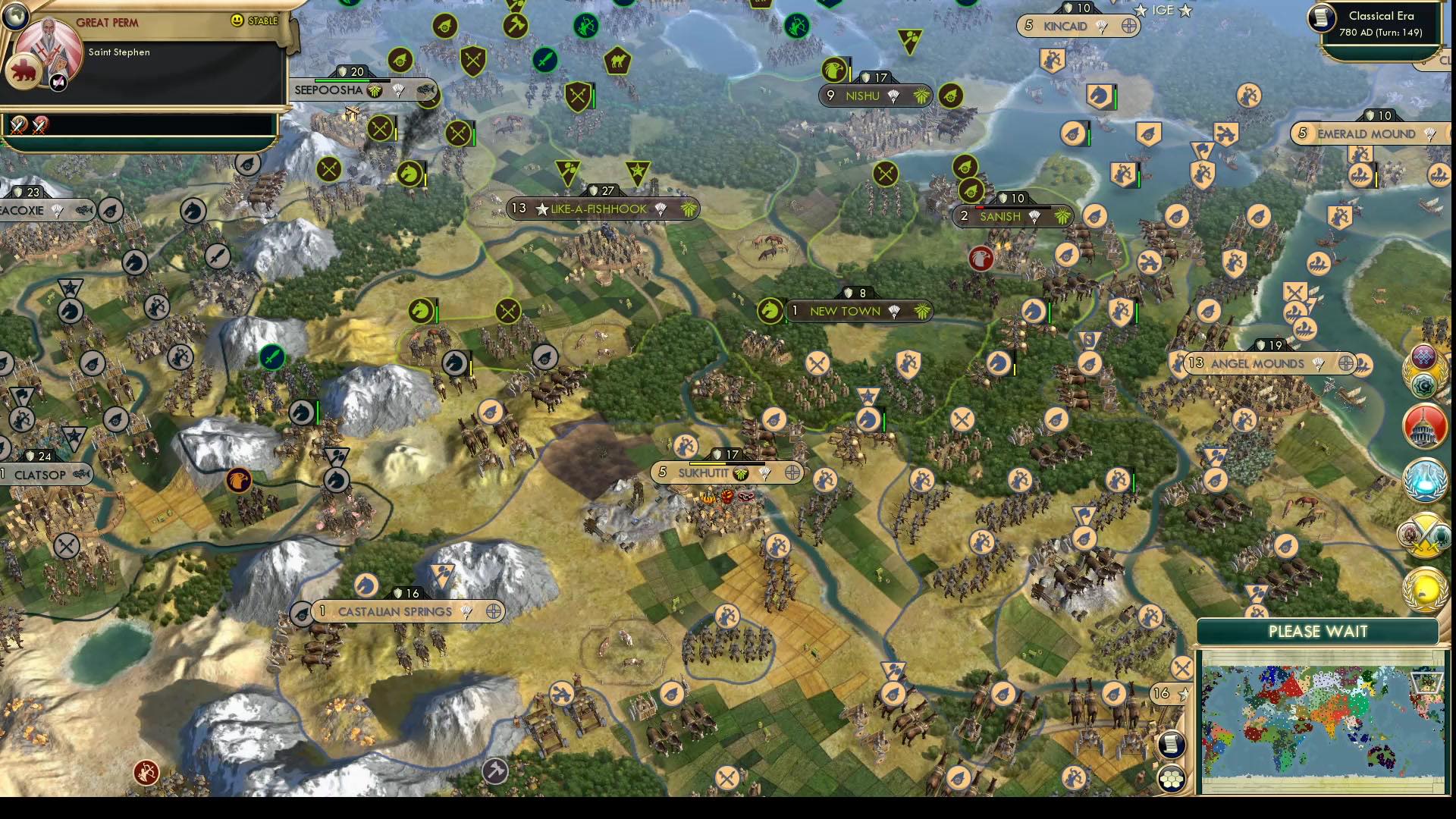This screenshot has width=1456, height=819.
Task: Toggle Angel Mounds' connection globe icon
Action: click(1347, 364)
